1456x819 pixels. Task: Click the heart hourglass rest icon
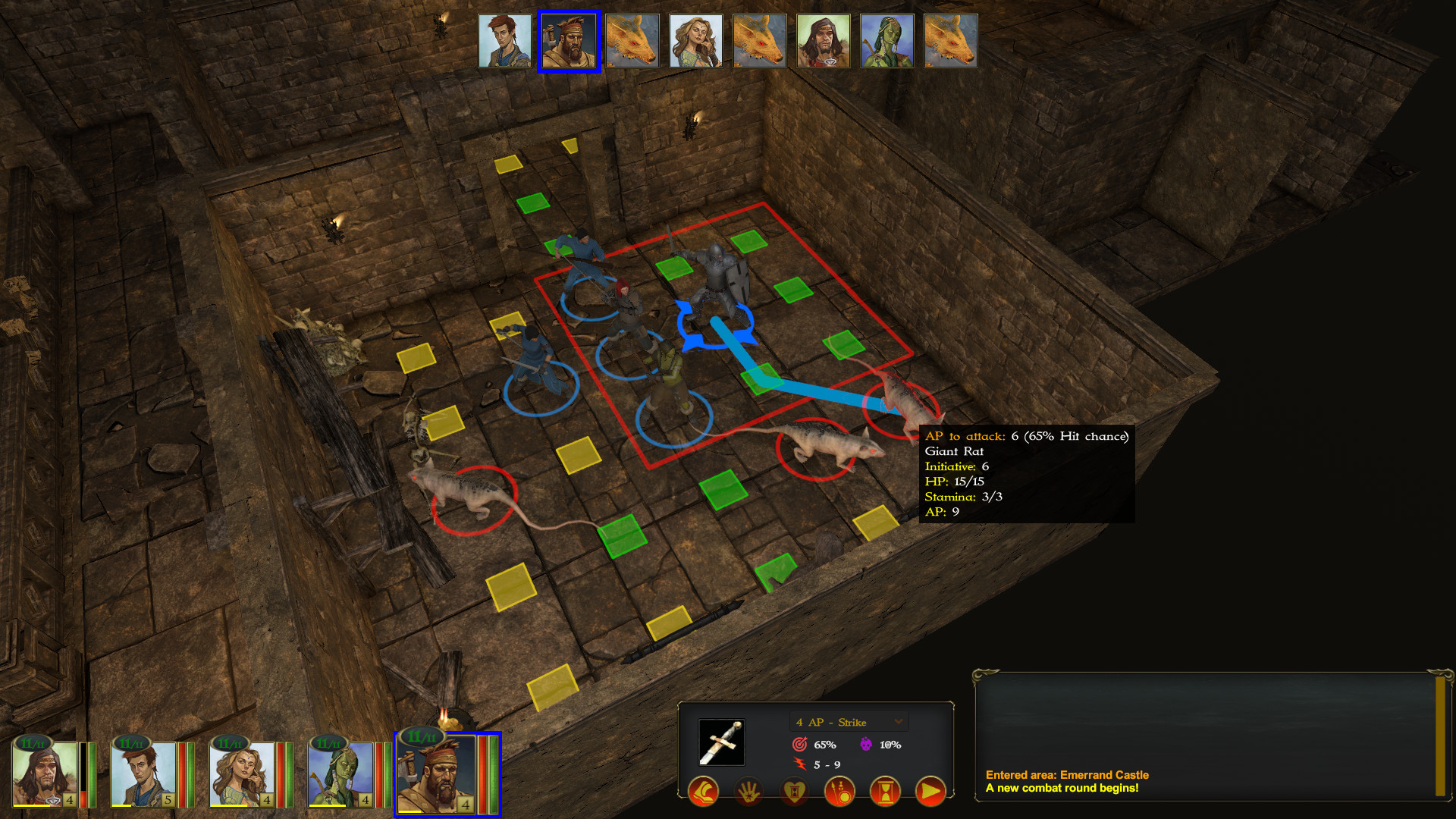(x=794, y=792)
